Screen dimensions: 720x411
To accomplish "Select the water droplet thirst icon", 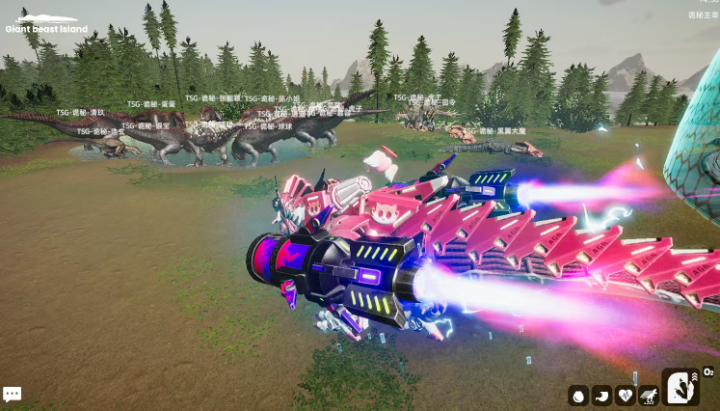I will click(578, 395).
